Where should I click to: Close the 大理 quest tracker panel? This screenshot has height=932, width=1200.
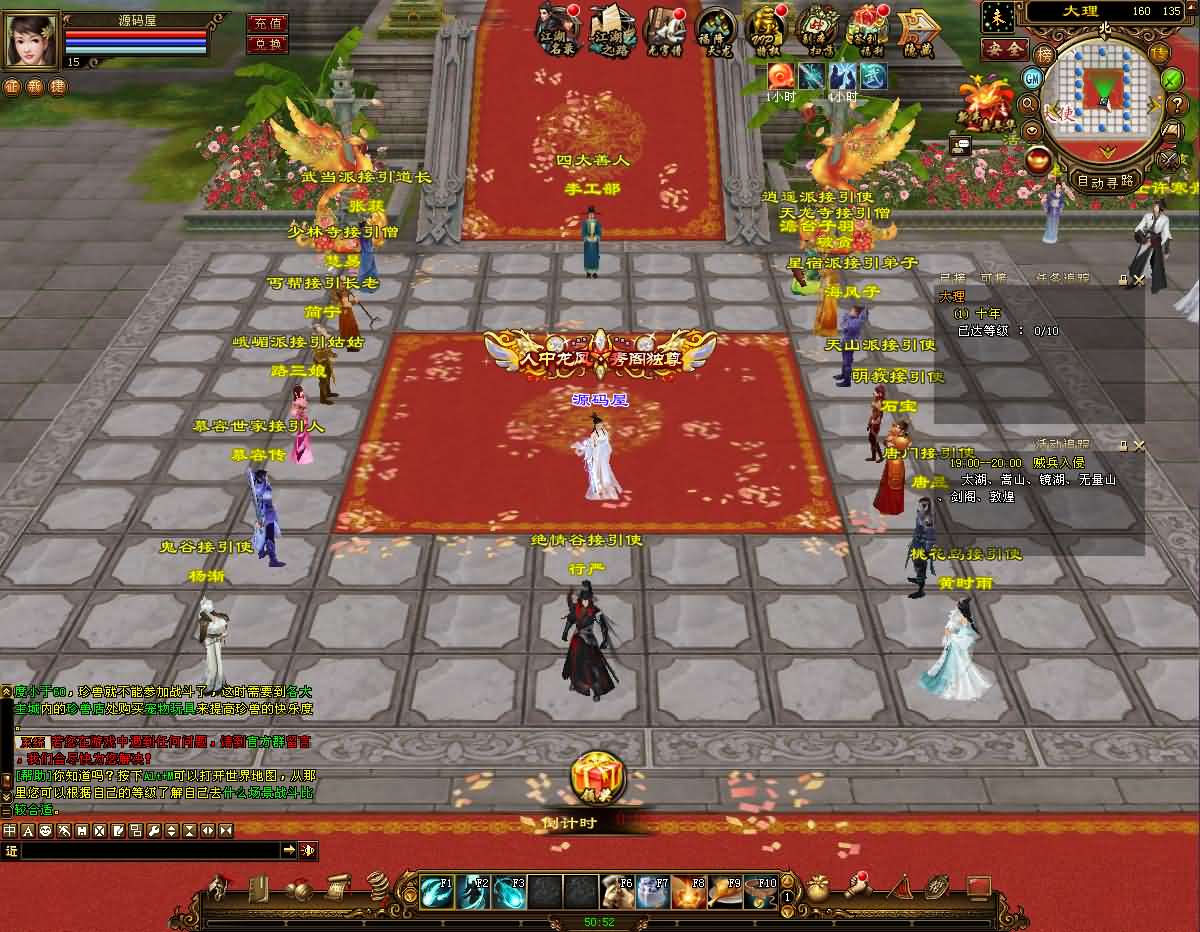click(x=1138, y=281)
